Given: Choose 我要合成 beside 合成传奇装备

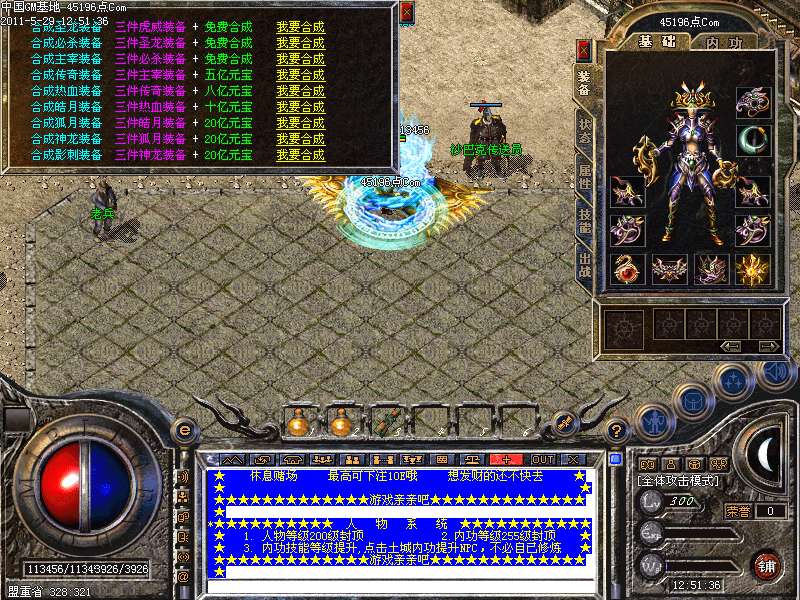Looking at the screenshot, I should [x=300, y=75].
